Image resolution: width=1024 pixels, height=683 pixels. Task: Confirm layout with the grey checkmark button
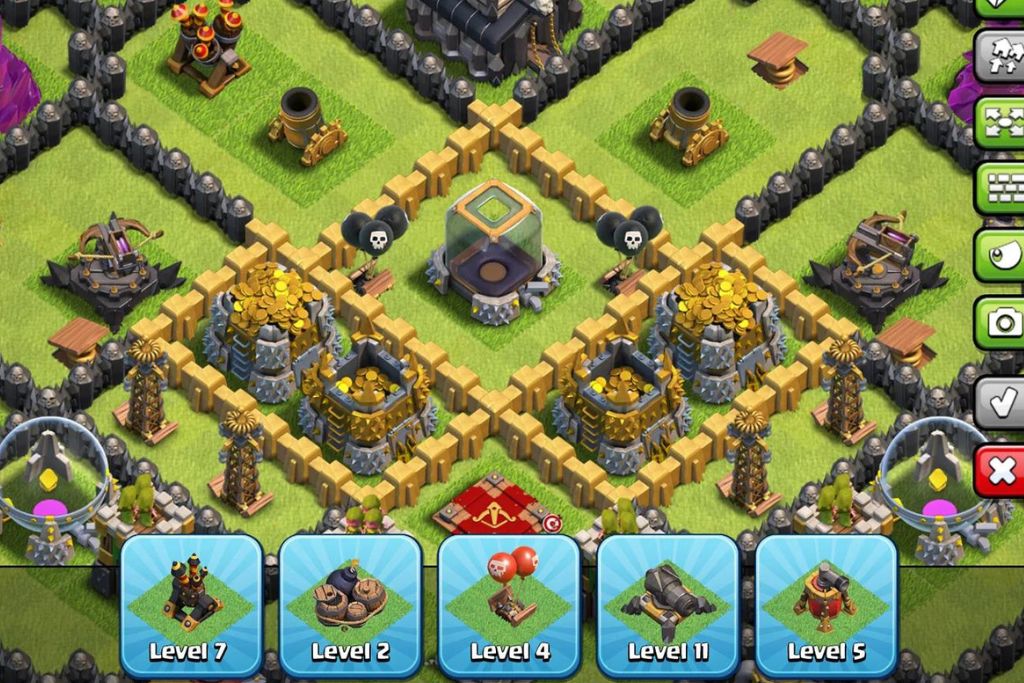1001,399
